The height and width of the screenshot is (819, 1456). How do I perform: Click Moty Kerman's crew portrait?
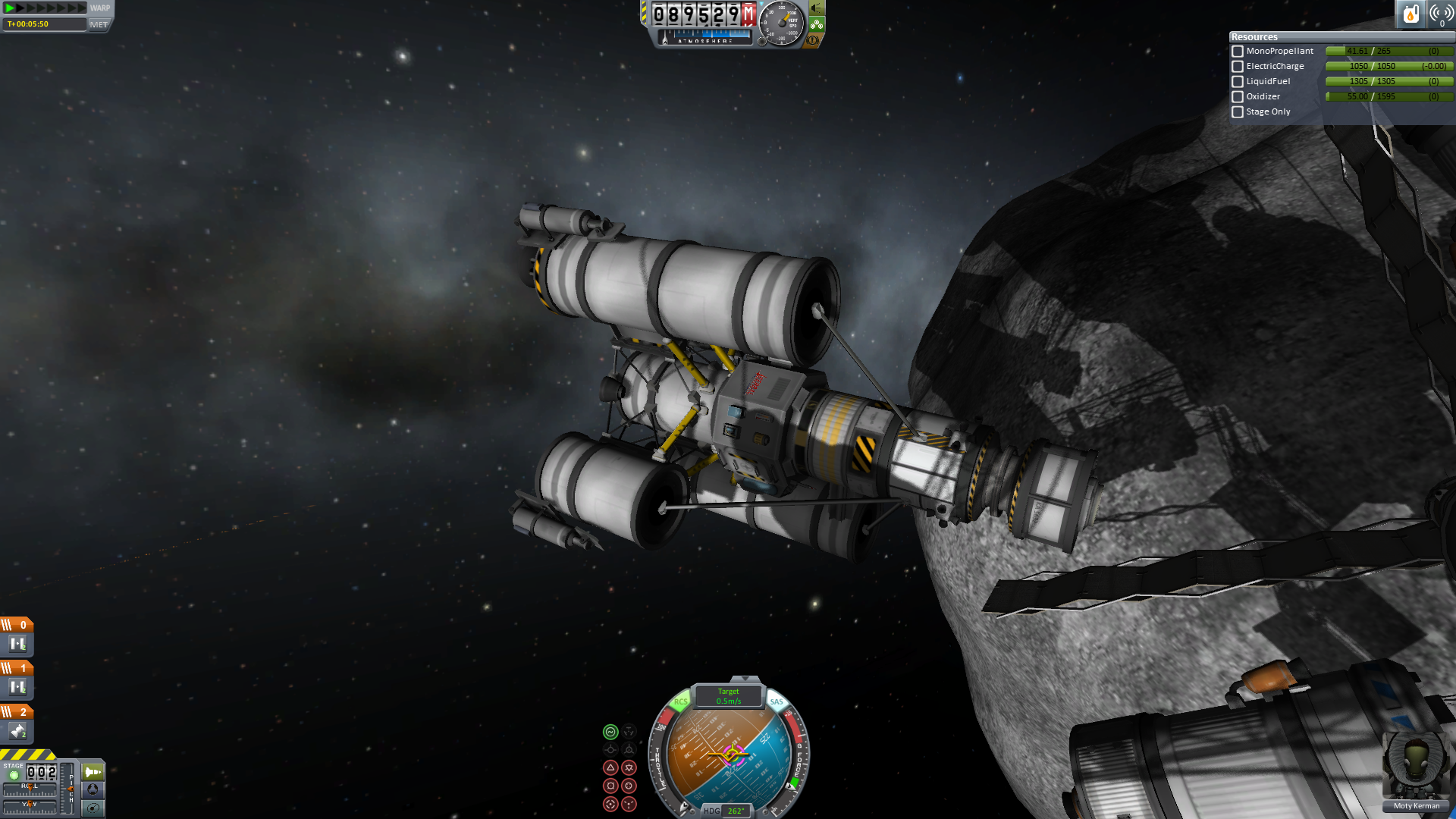(1416, 766)
